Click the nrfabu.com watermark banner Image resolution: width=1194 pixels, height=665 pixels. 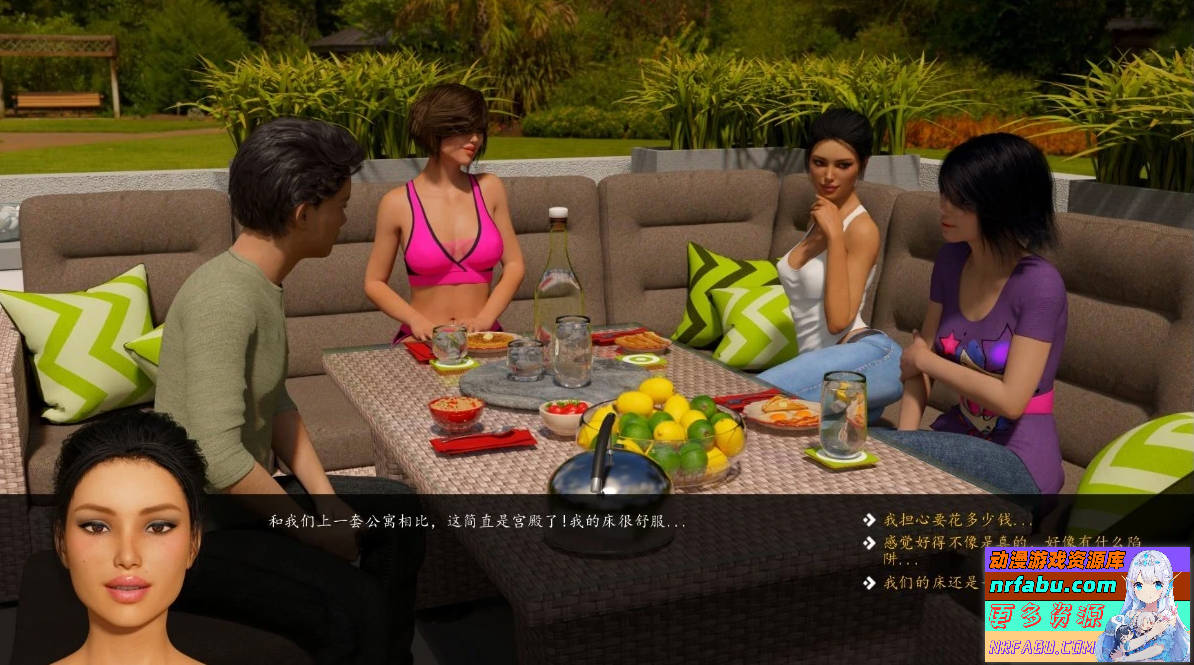pos(1087,604)
